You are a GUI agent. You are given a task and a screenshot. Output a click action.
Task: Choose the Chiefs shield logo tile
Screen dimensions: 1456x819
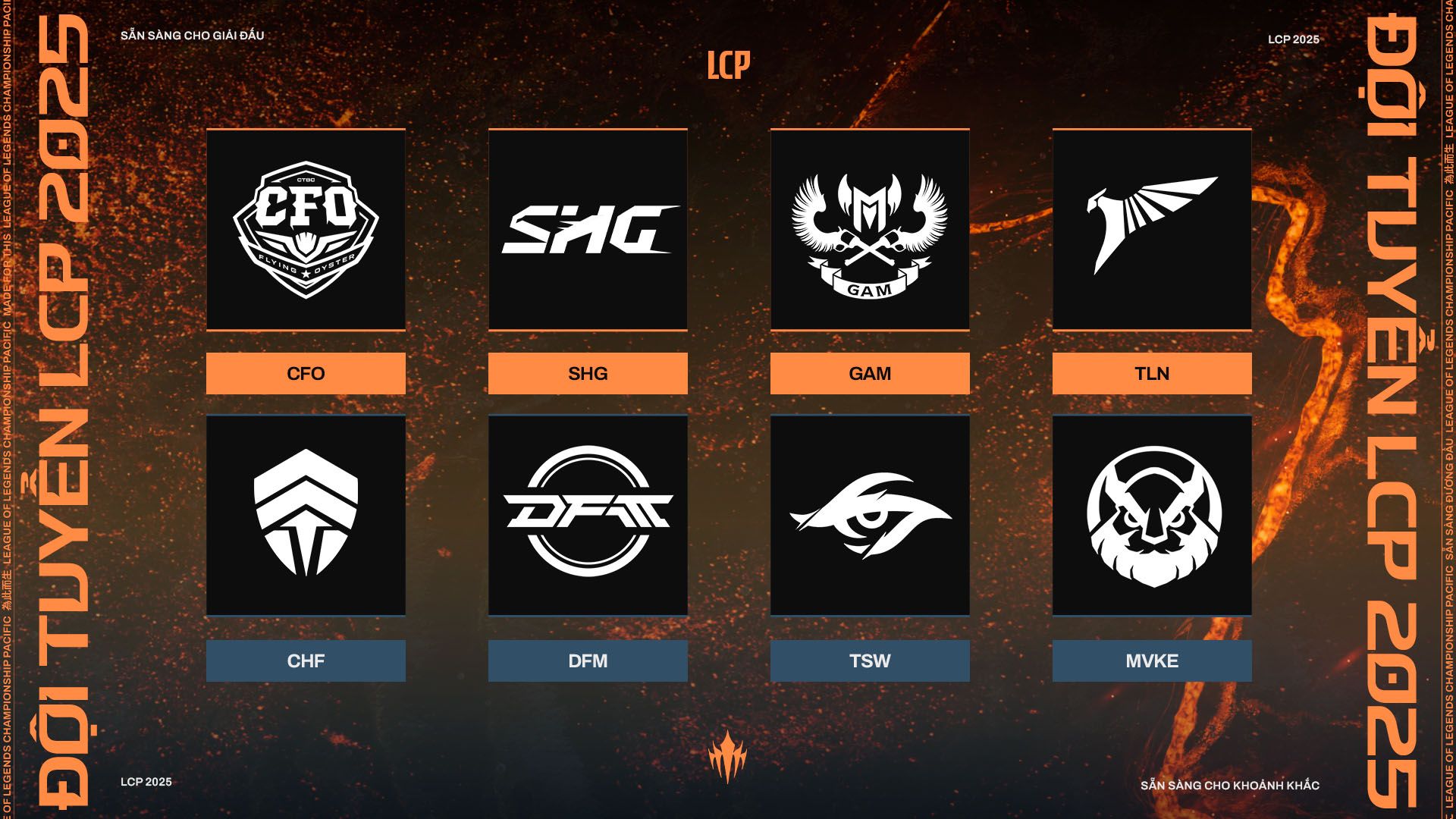coord(306,516)
